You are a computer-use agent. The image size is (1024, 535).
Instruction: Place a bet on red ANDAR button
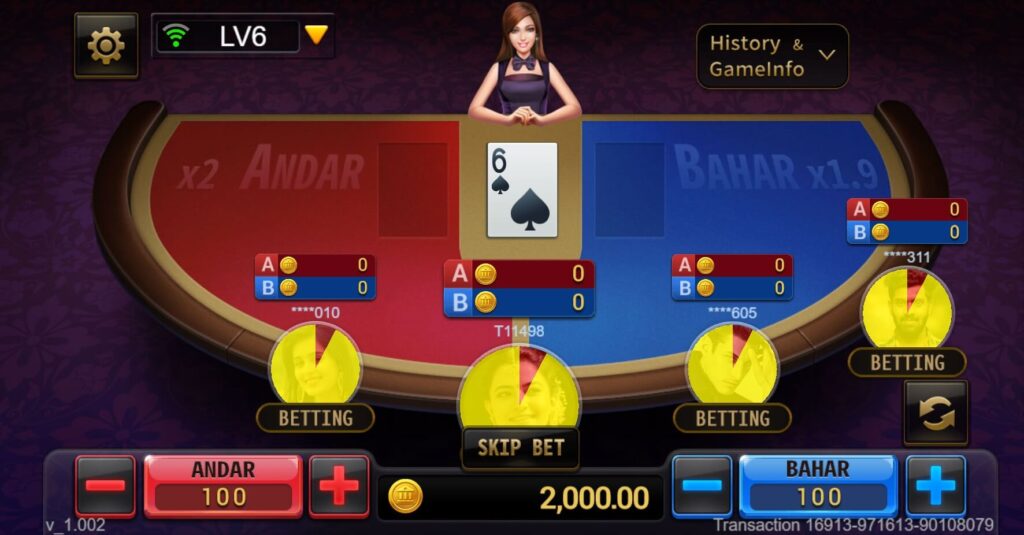[x=222, y=484]
